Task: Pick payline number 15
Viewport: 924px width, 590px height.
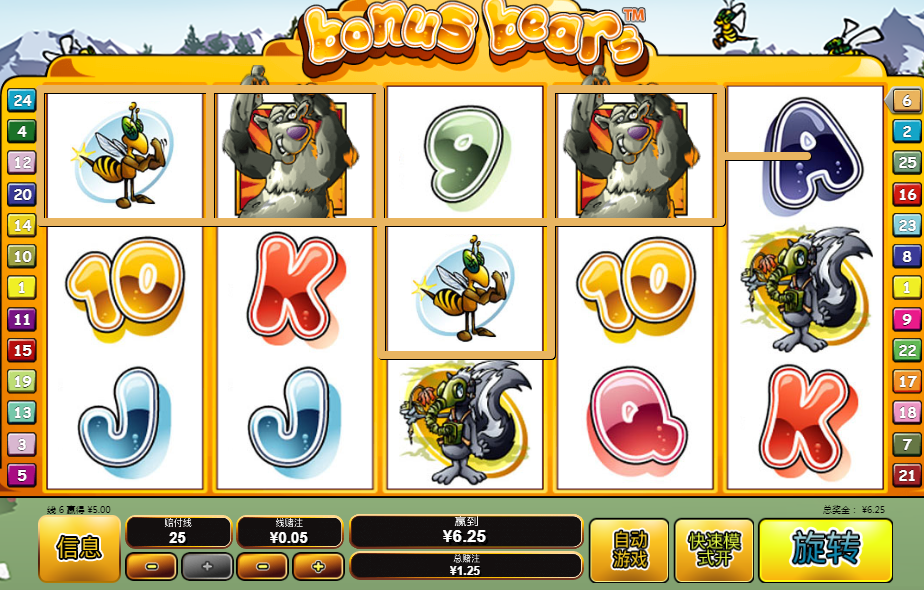Action: (x=22, y=350)
